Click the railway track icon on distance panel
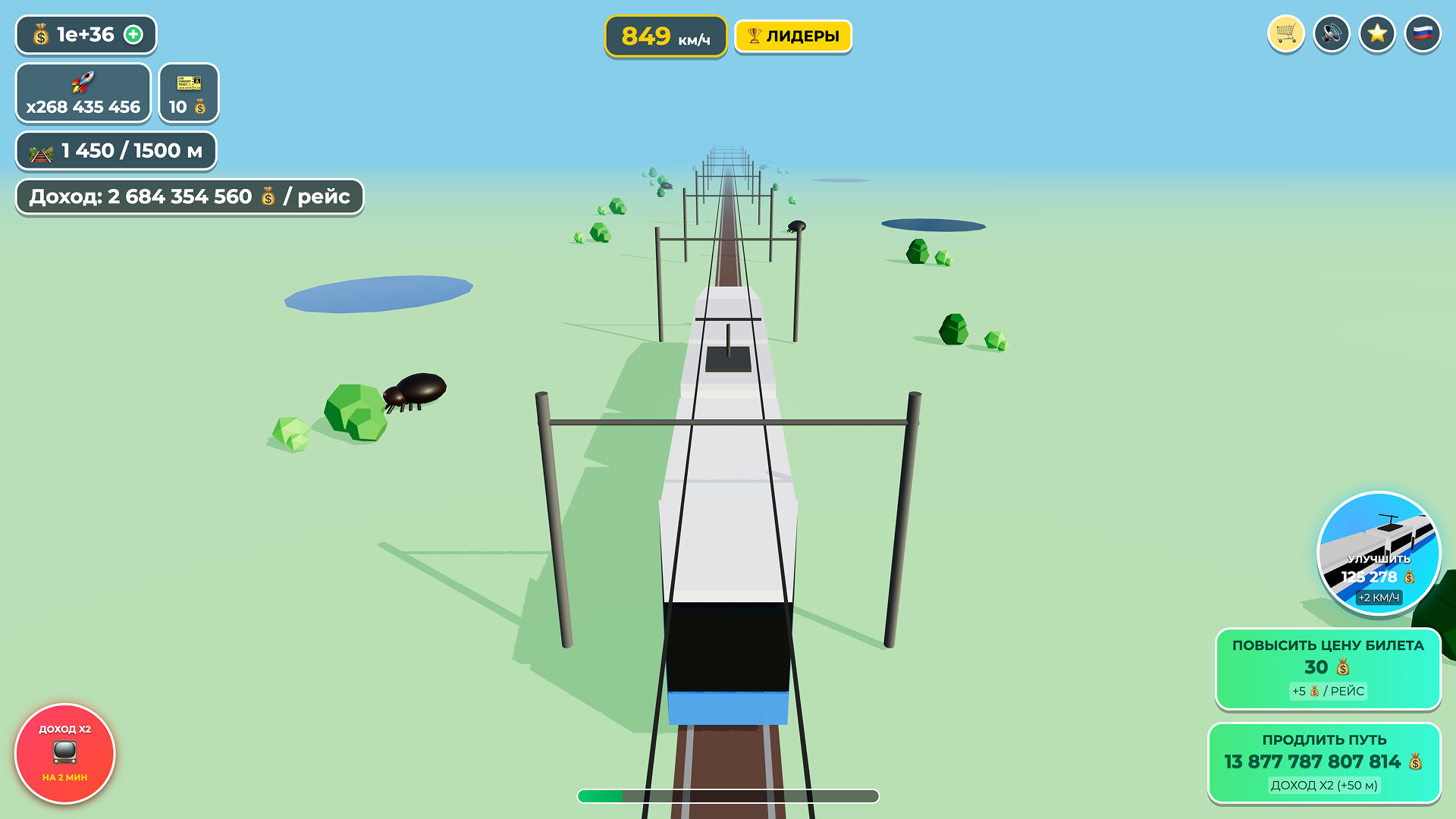1456x819 pixels. point(42,151)
